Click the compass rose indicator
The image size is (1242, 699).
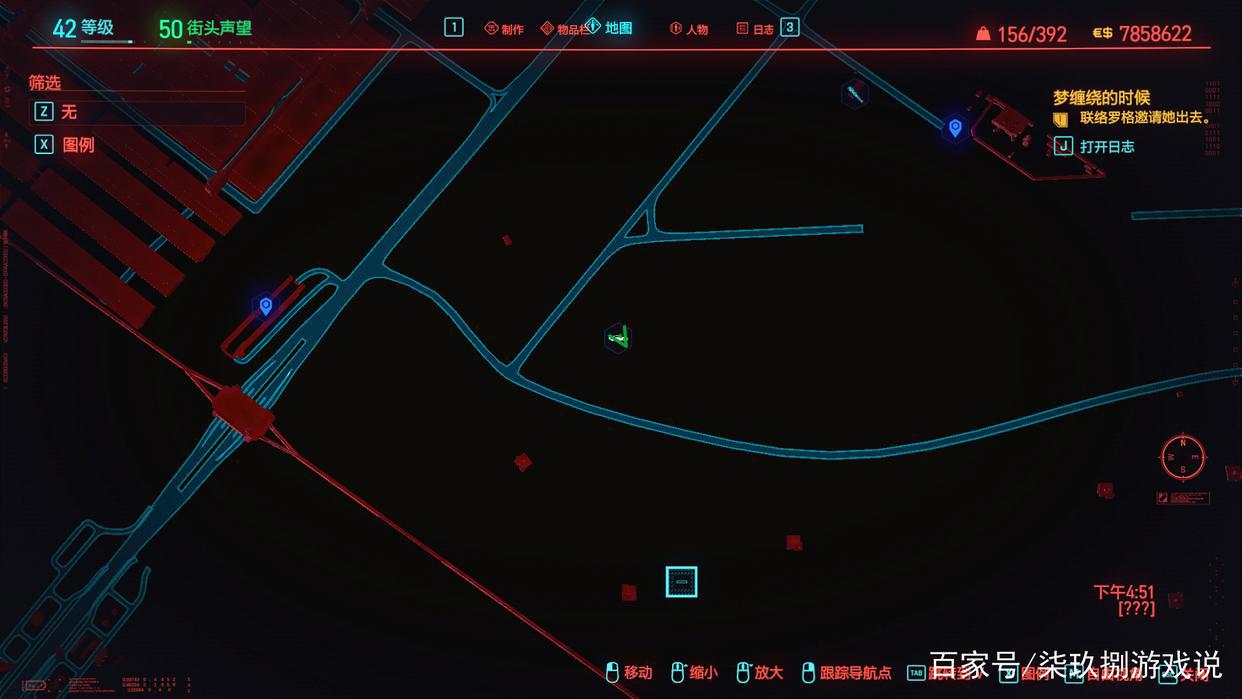1183,457
